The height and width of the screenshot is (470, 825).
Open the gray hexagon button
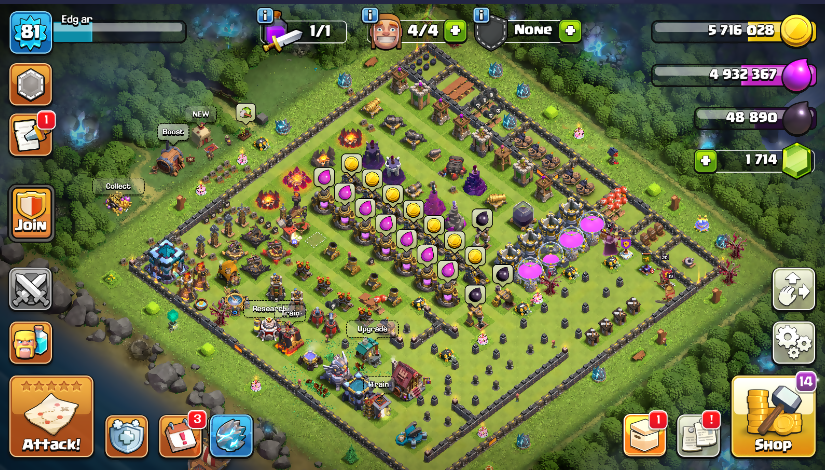pos(30,84)
